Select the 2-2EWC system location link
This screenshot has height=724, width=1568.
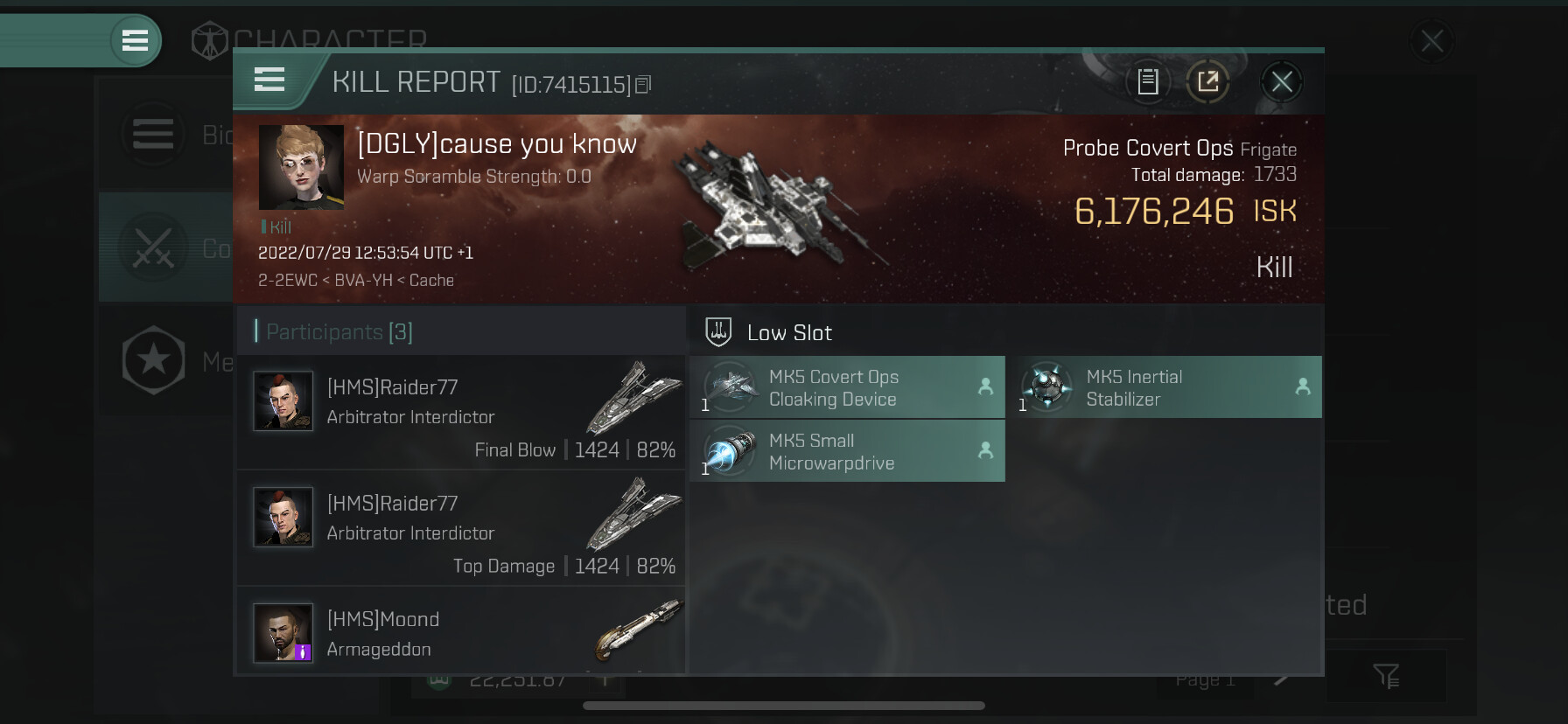(x=287, y=281)
